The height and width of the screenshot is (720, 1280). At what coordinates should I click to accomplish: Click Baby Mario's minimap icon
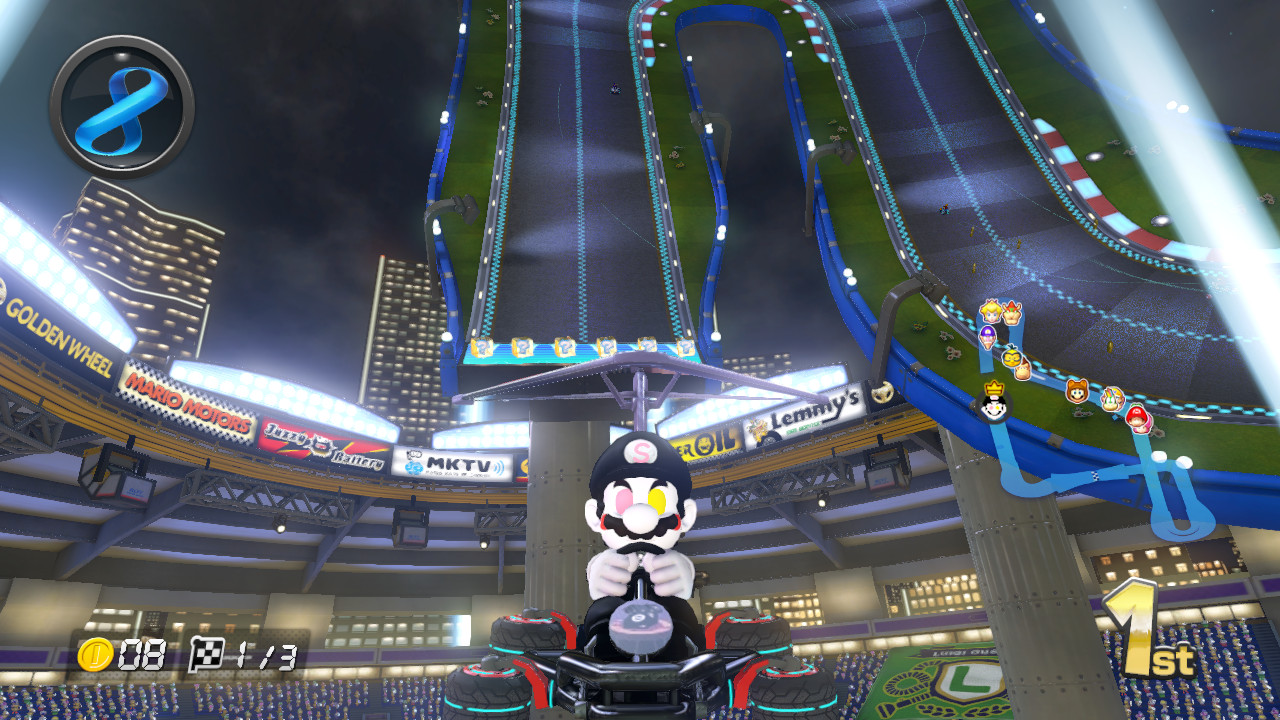[x=1139, y=419]
